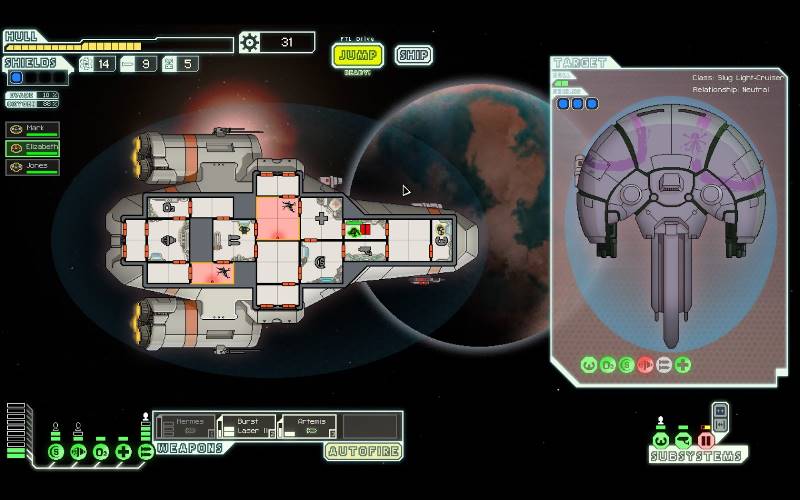800x500 pixels.
Task: Select crew member Jones
Action: [x=33, y=168]
